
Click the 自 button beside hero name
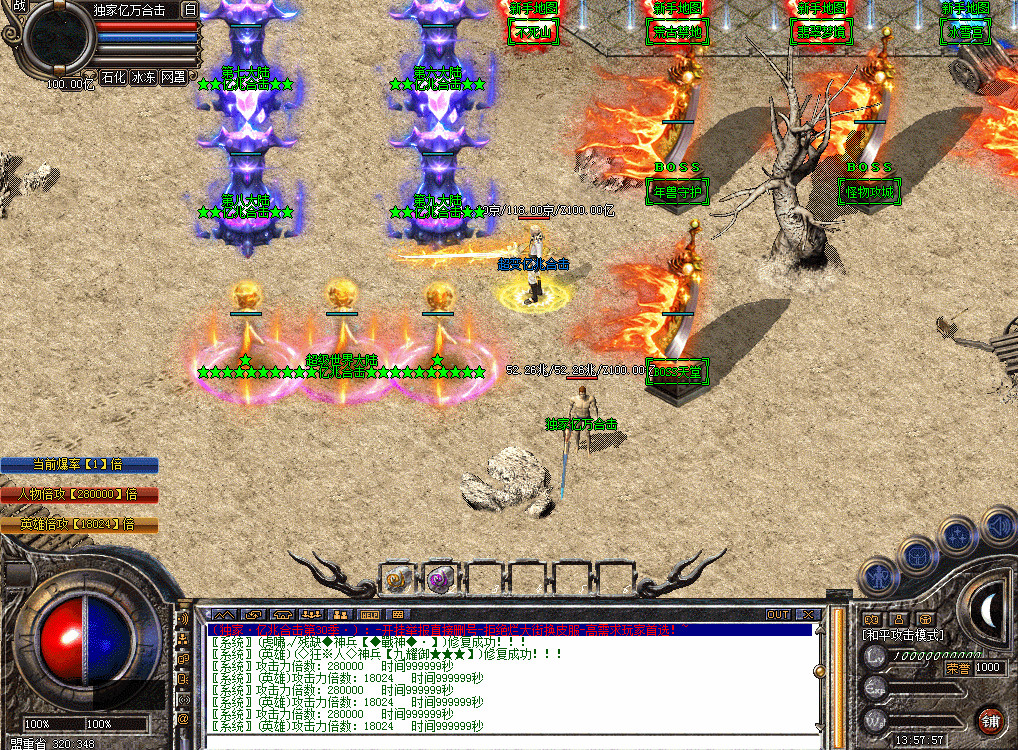191,10
